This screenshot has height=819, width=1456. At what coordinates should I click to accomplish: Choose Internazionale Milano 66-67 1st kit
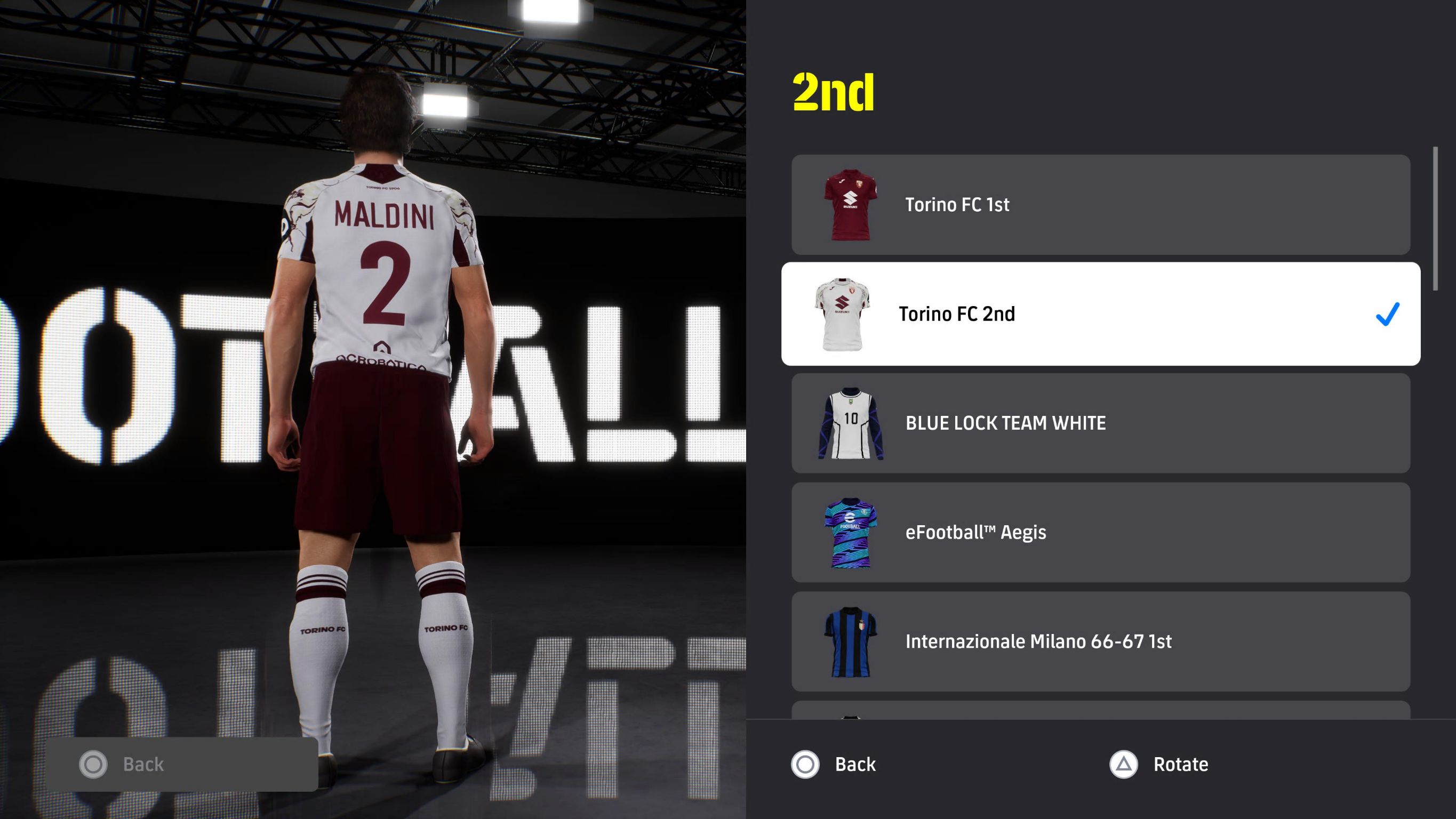(1100, 641)
